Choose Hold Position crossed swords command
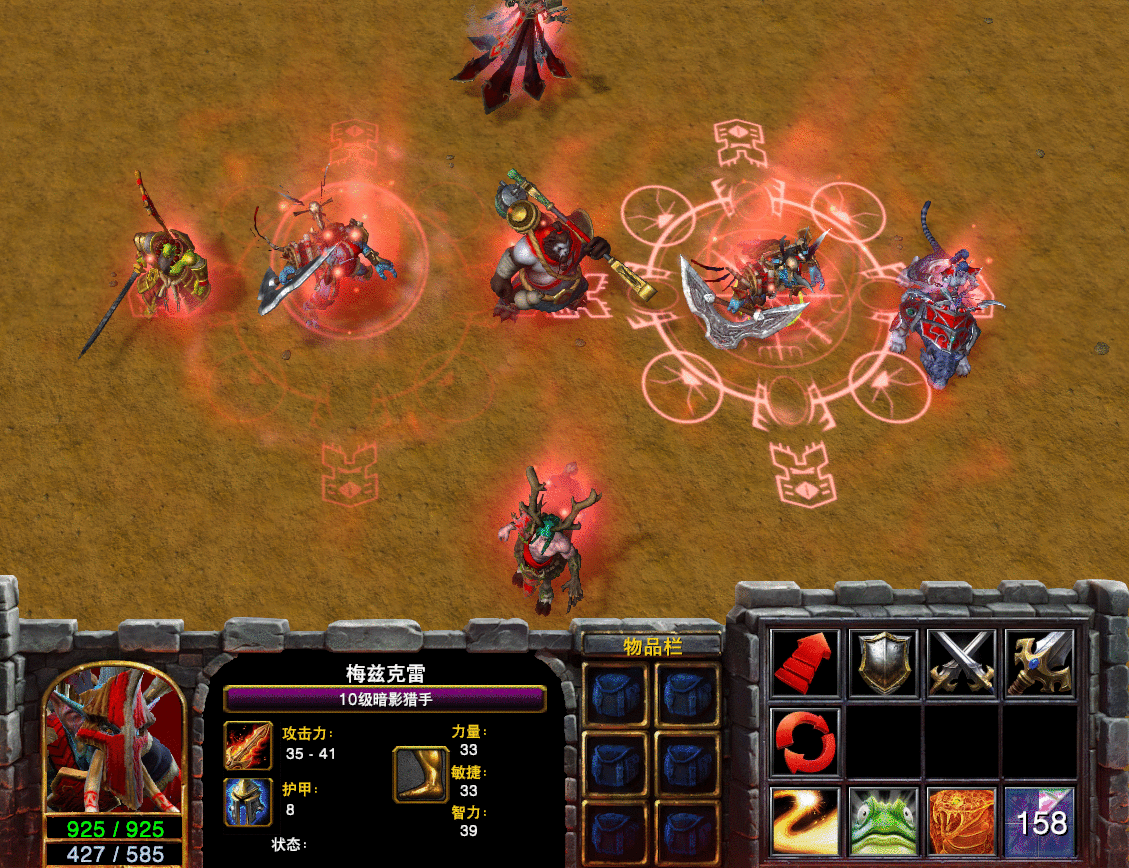The image size is (1129, 868). 961,663
